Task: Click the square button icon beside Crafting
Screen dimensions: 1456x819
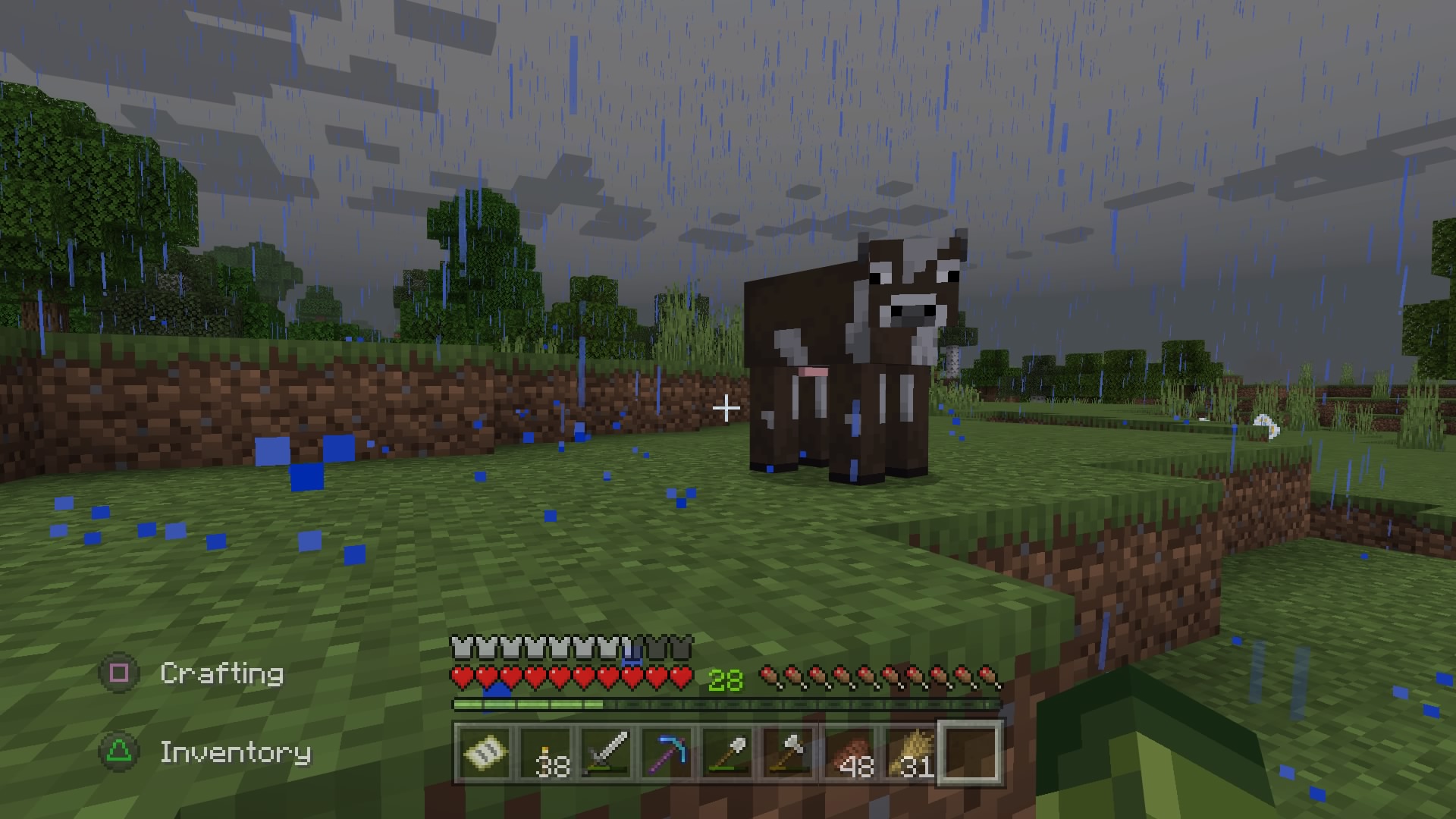Action: pyautogui.click(x=118, y=673)
